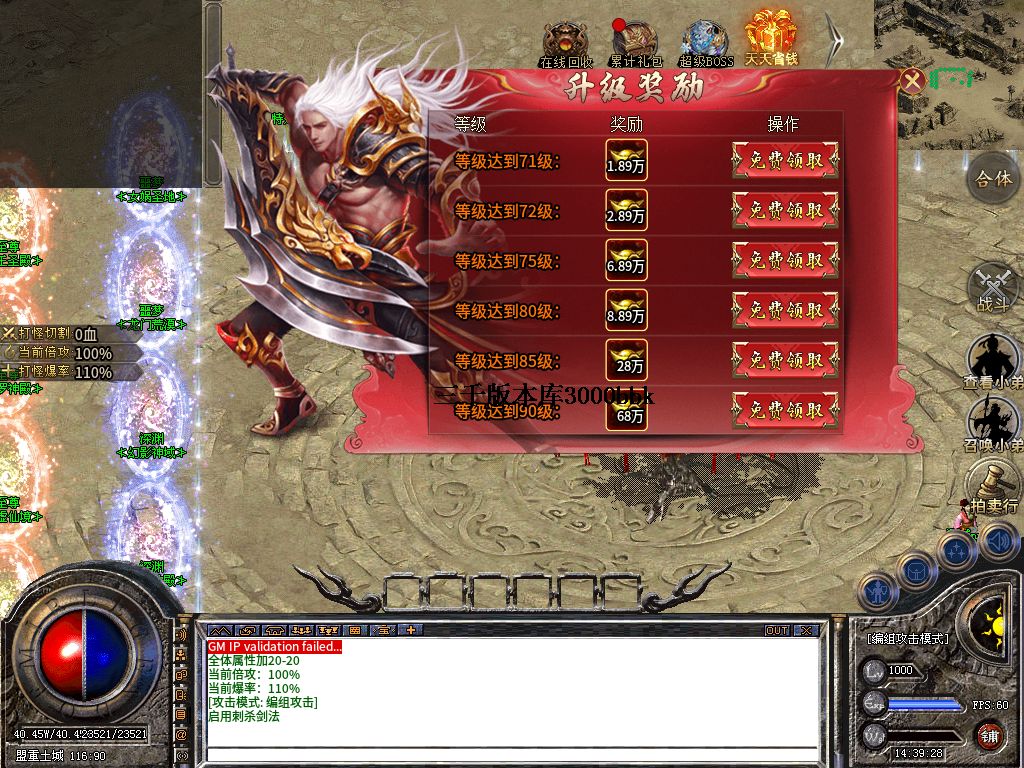The height and width of the screenshot is (768, 1024).
Task: Toggle sound with the speaker button
Action: 999,541
